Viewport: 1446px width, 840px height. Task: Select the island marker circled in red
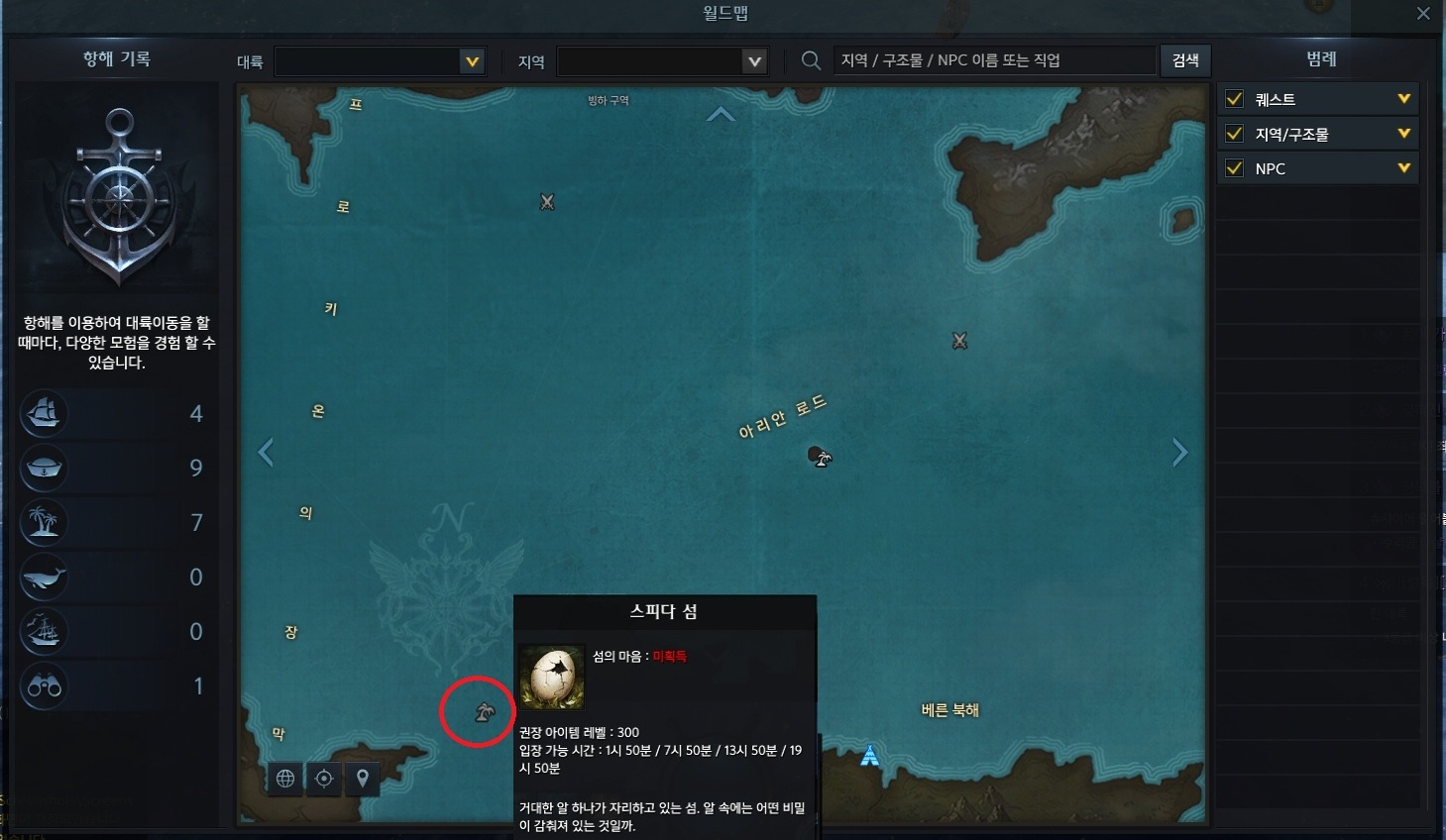coord(484,711)
